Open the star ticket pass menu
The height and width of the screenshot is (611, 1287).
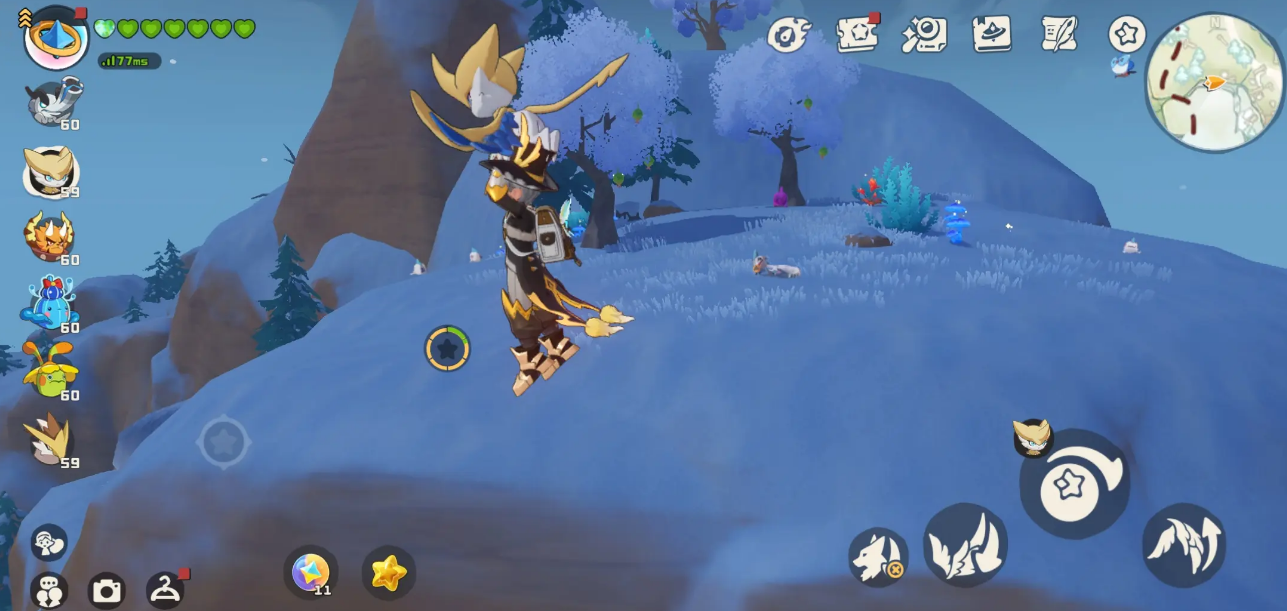[x=857, y=34]
